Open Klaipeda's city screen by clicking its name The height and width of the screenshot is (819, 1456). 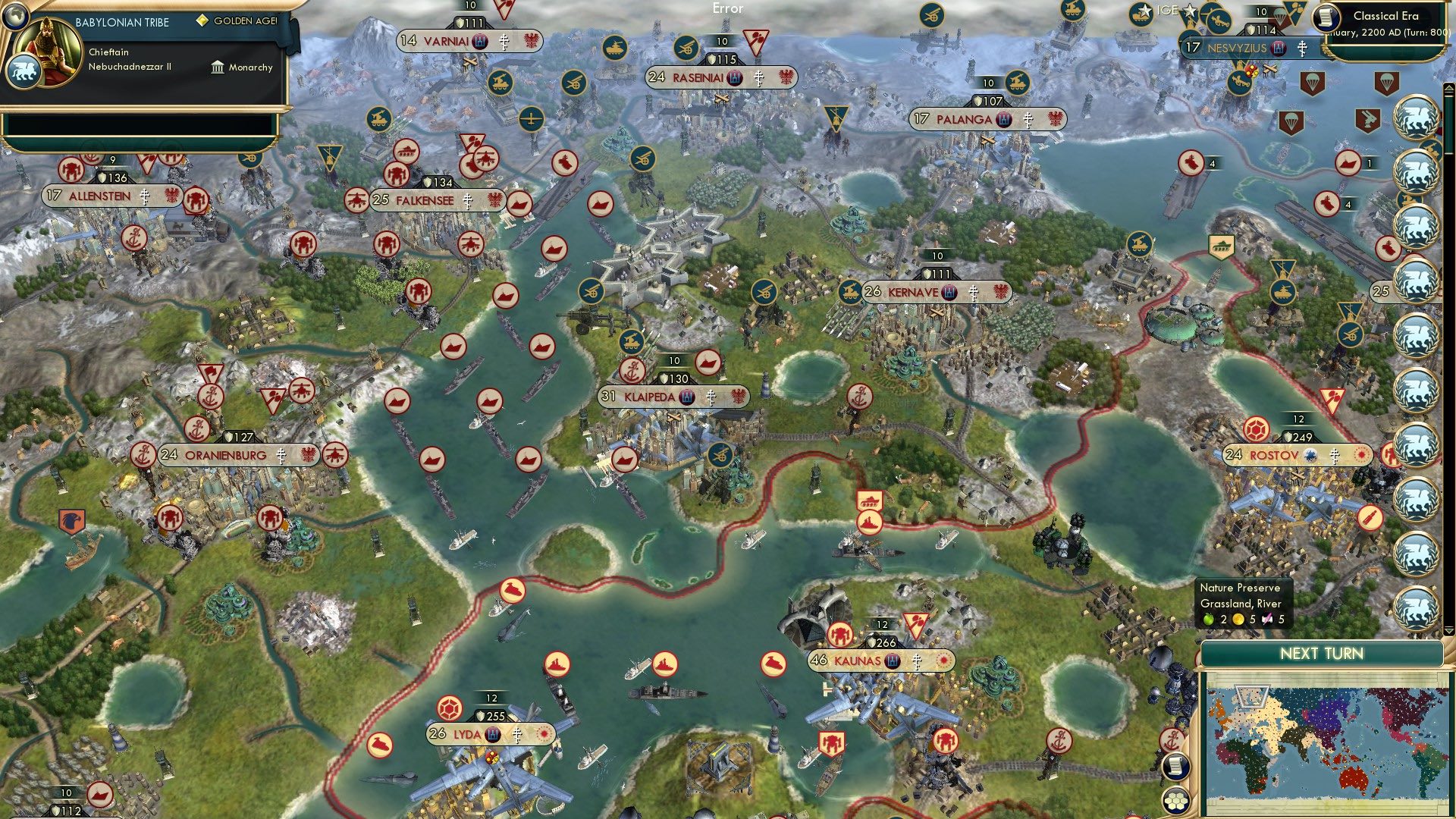point(650,397)
